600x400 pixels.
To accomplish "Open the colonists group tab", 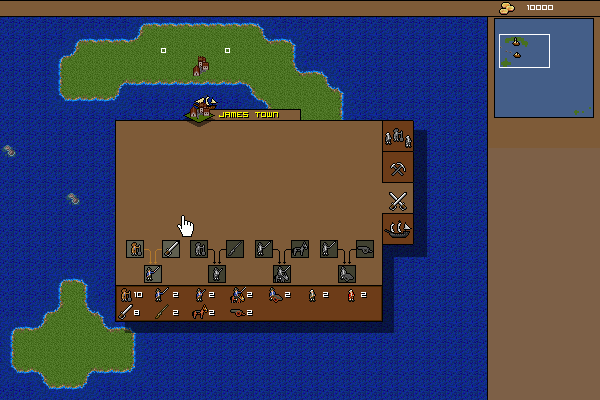I will [398, 136].
